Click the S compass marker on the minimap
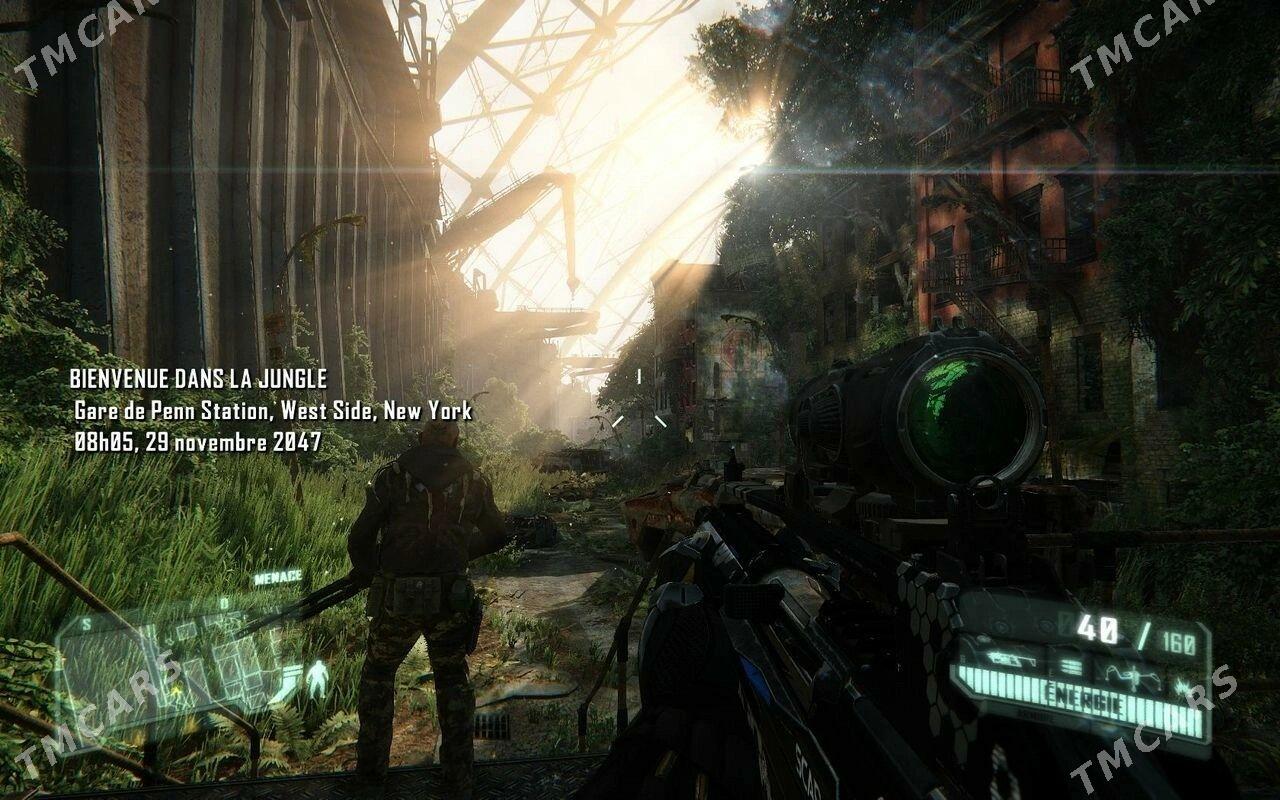The image size is (1280, 800). click(x=86, y=623)
